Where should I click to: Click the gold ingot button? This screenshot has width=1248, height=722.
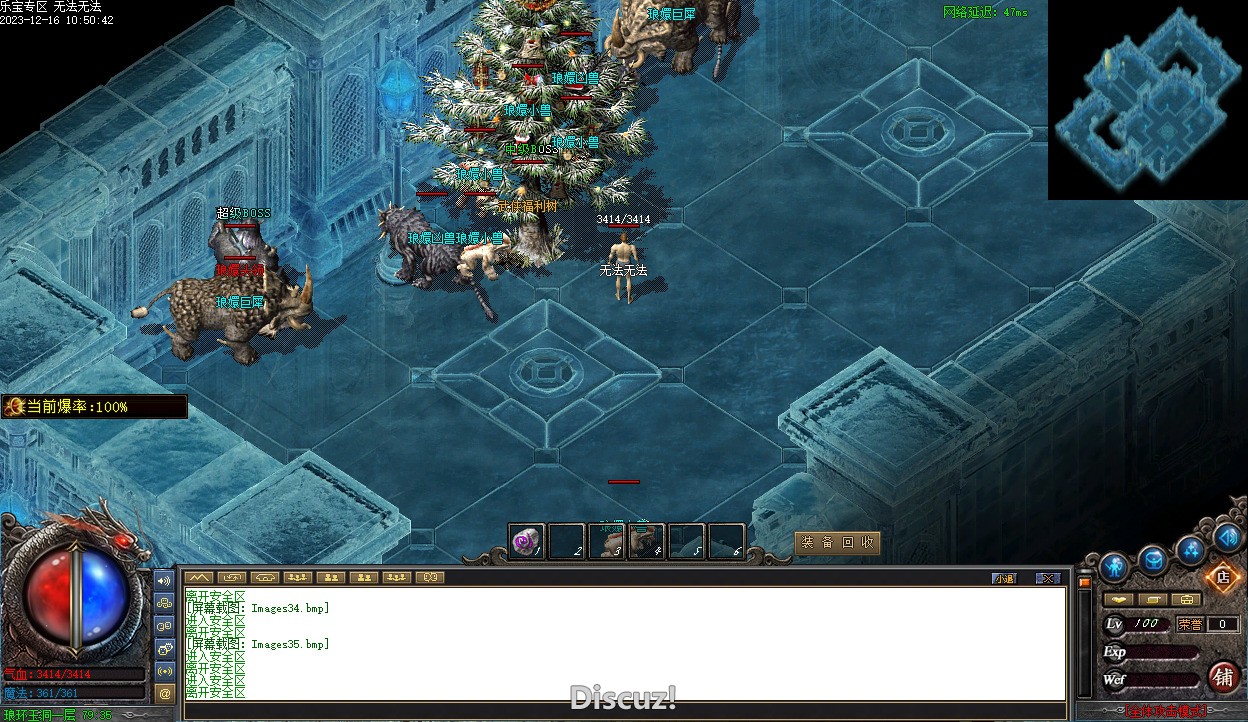coord(1117,600)
